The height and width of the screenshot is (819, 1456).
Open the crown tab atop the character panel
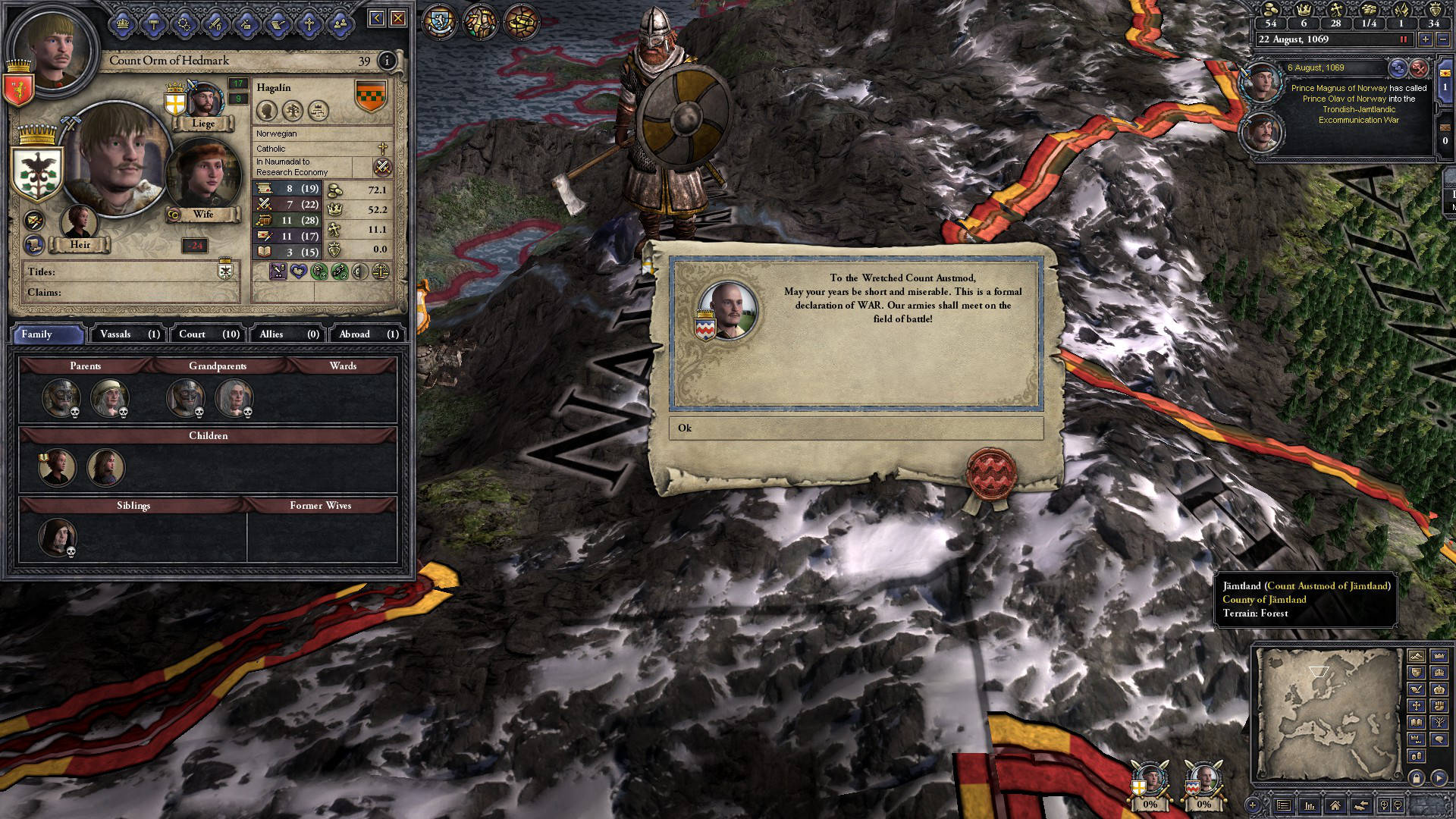tap(122, 24)
